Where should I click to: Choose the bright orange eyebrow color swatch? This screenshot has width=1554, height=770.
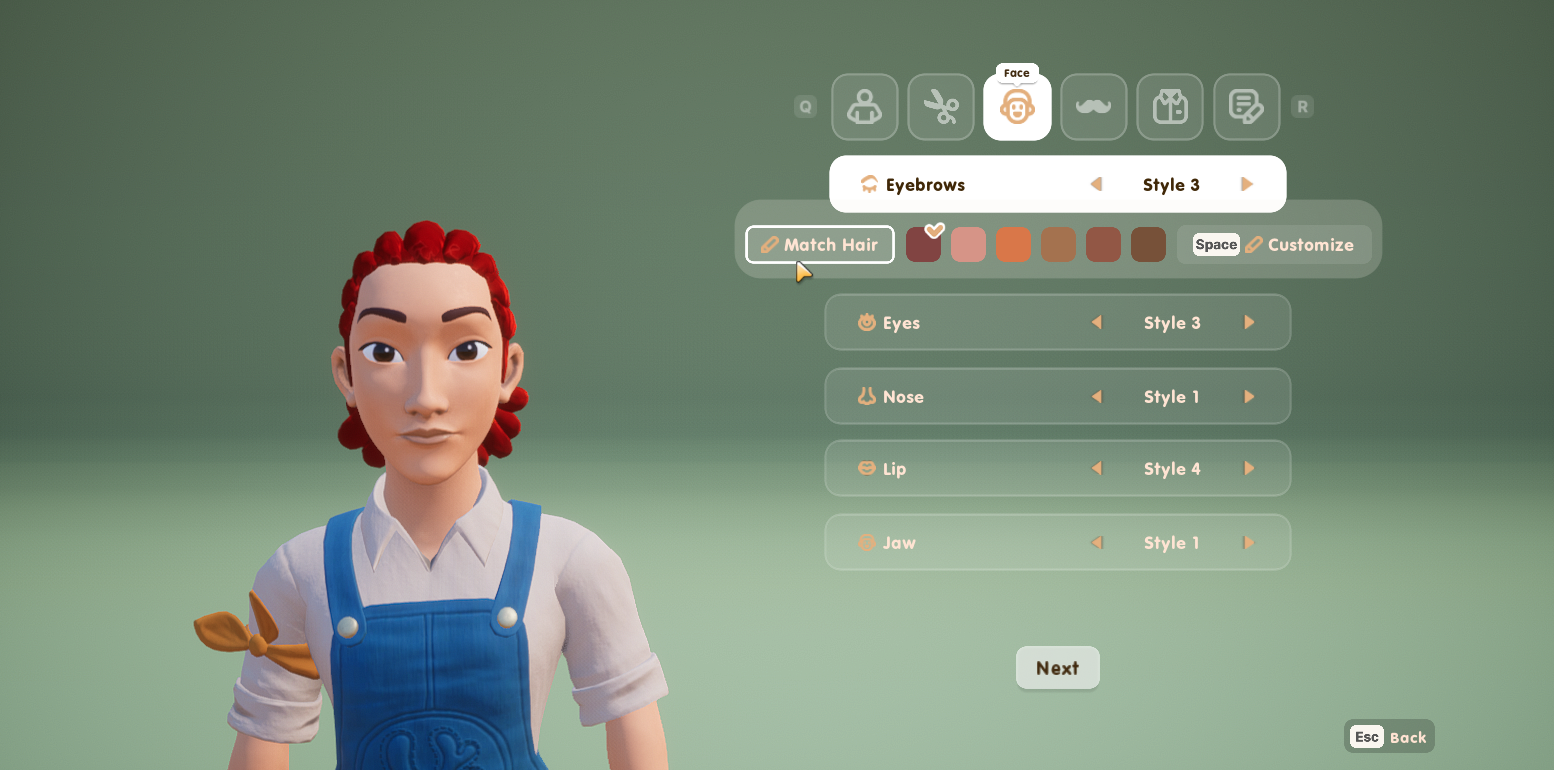point(1013,245)
